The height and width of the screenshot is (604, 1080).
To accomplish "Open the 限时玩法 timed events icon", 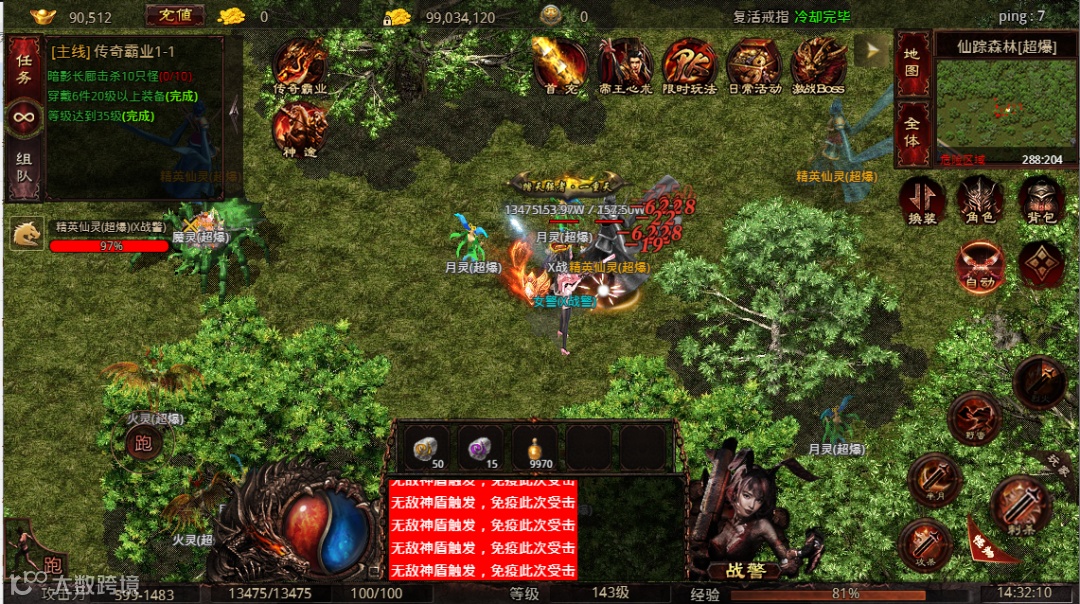I will [x=690, y=65].
